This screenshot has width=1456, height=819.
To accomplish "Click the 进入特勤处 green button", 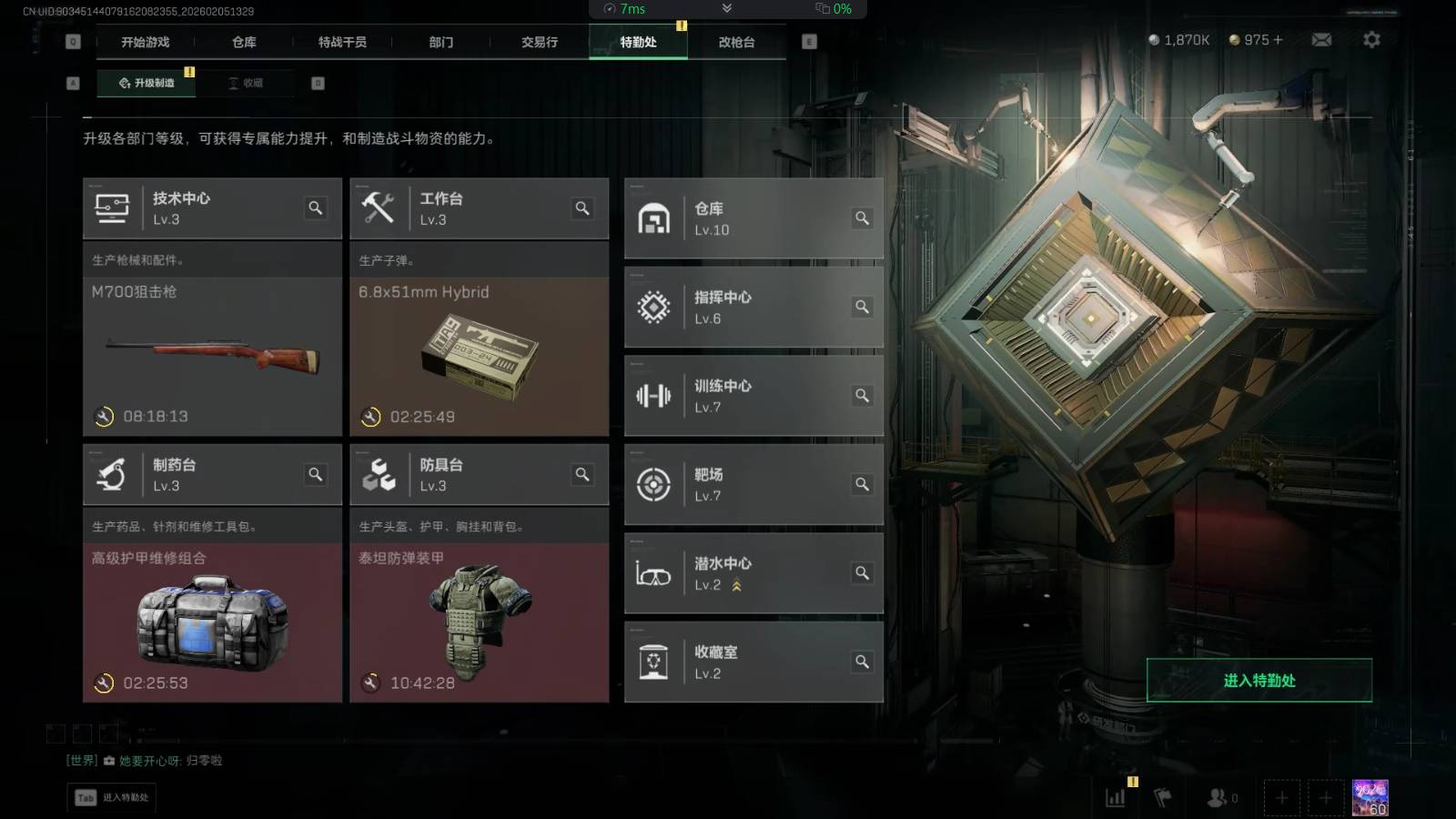I will click(x=1259, y=680).
